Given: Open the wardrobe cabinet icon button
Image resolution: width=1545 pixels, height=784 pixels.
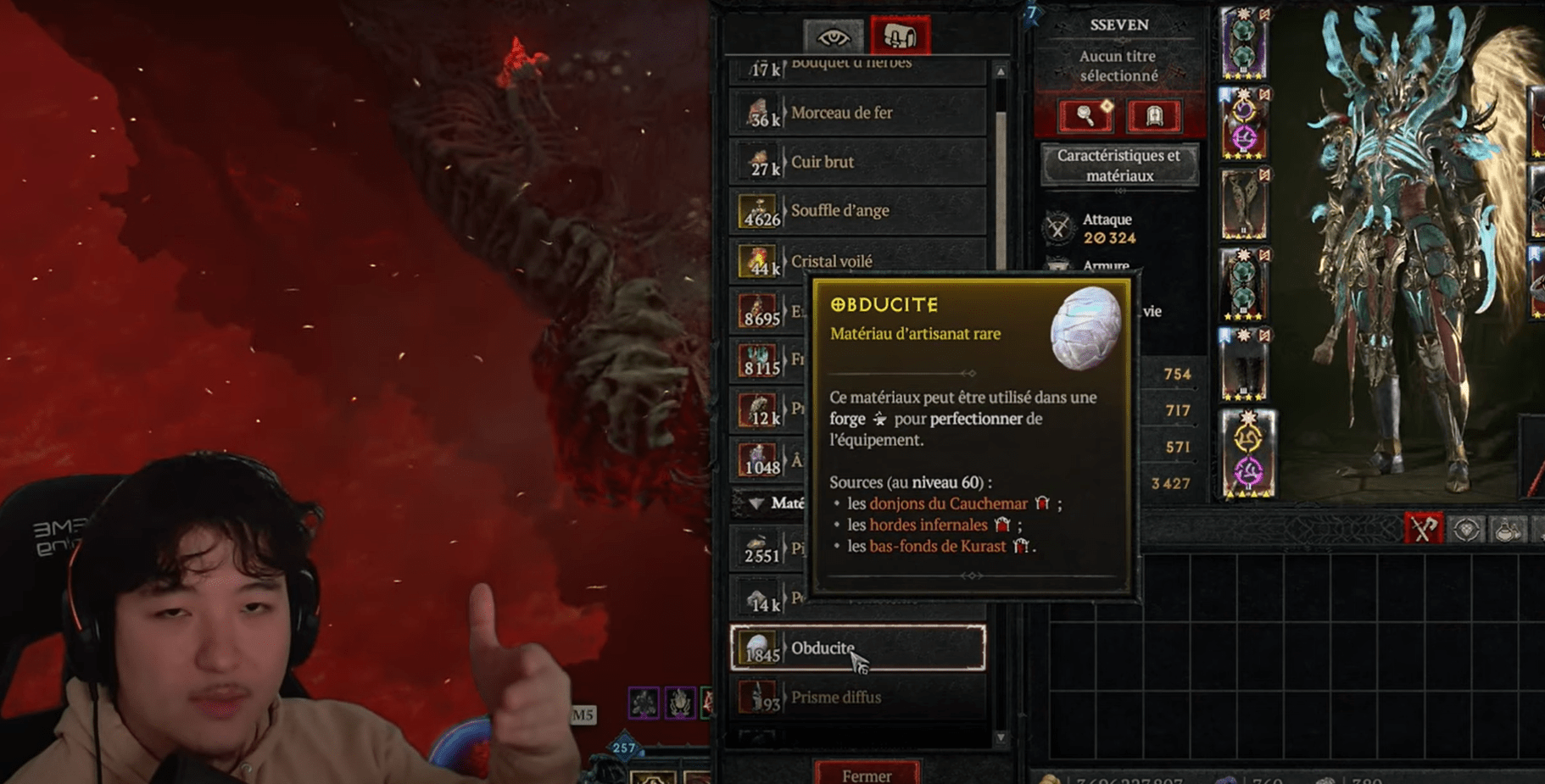Looking at the screenshot, I should pyautogui.click(x=1153, y=116).
